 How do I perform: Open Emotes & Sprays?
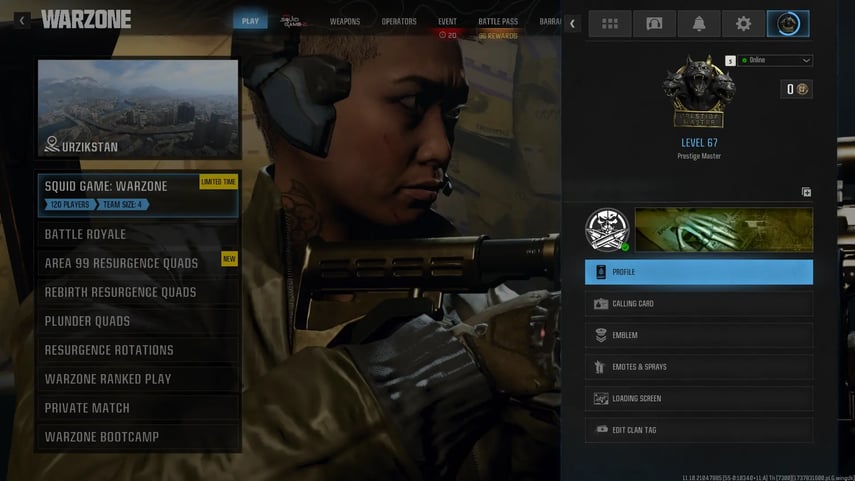tap(699, 367)
